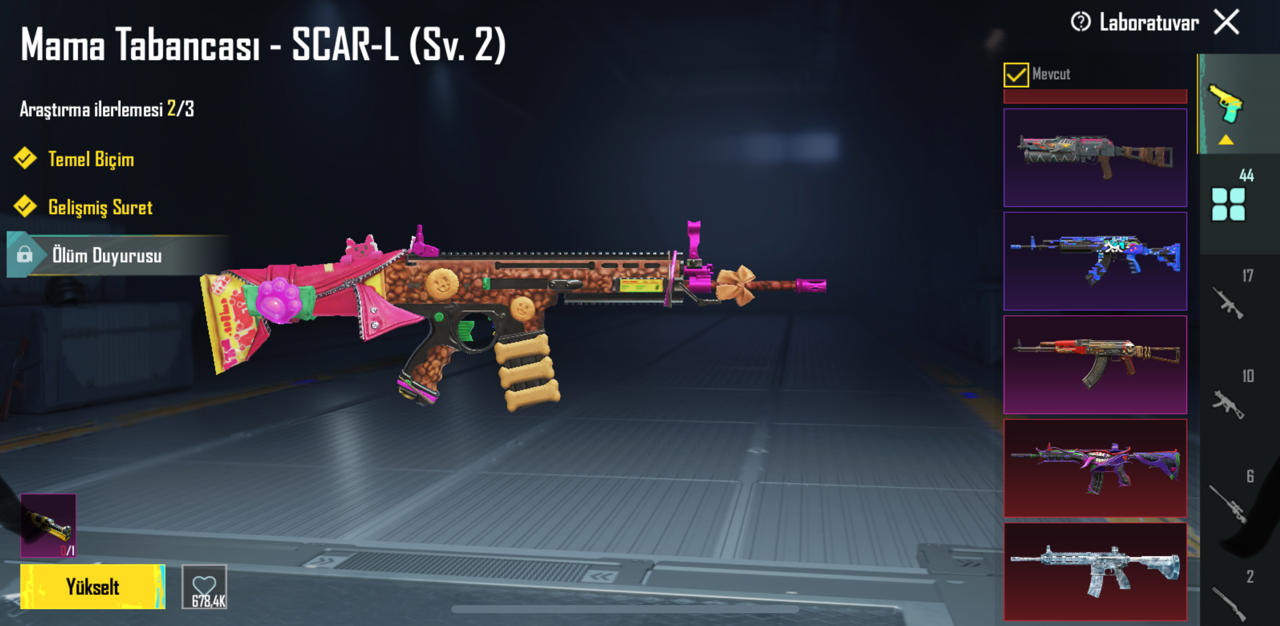This screenshot has height=626, width=1280.
Task: Pick the graffiti shotgun skin thumbnail
Action: click(x=1095, y=157)
